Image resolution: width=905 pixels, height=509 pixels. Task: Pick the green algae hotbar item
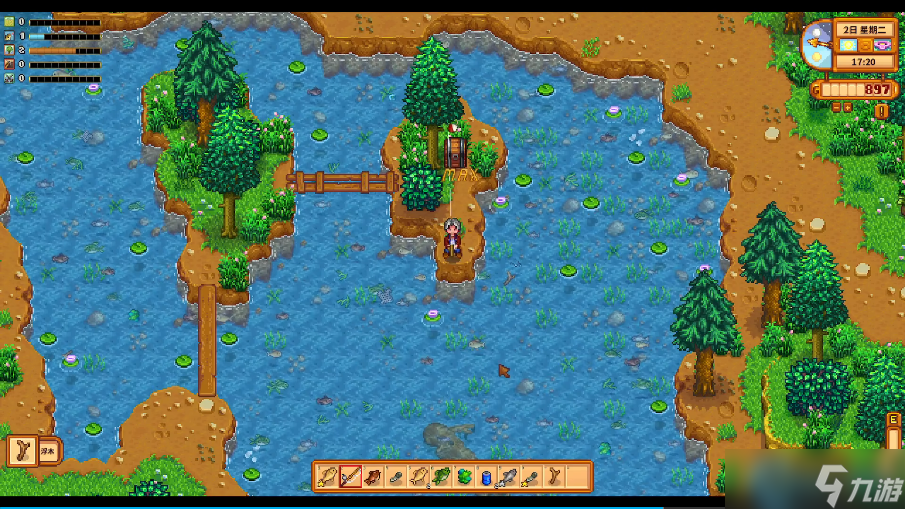[464, 477]
